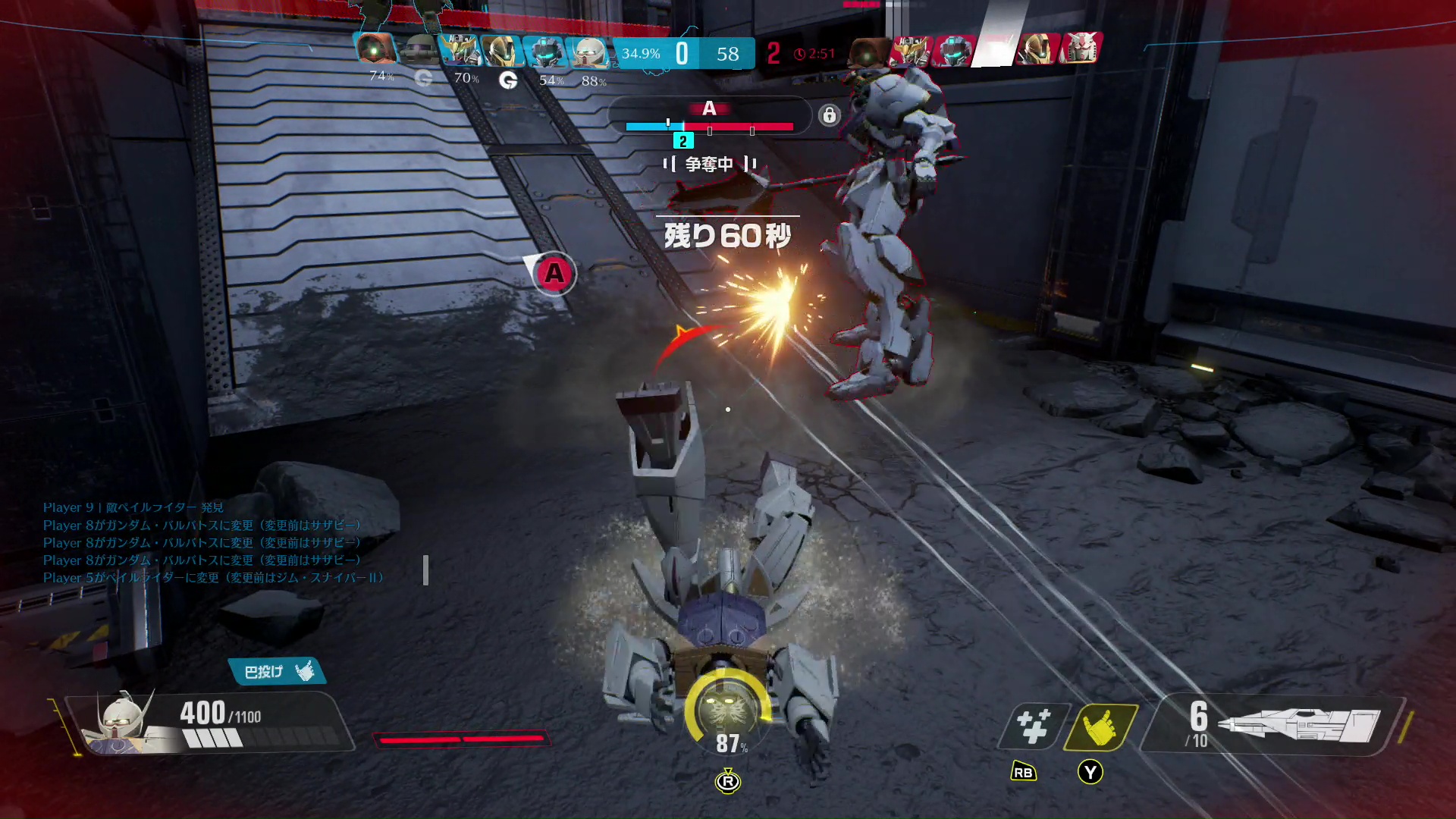Select the objective A capture progress bar

click(x=709, y=127)
